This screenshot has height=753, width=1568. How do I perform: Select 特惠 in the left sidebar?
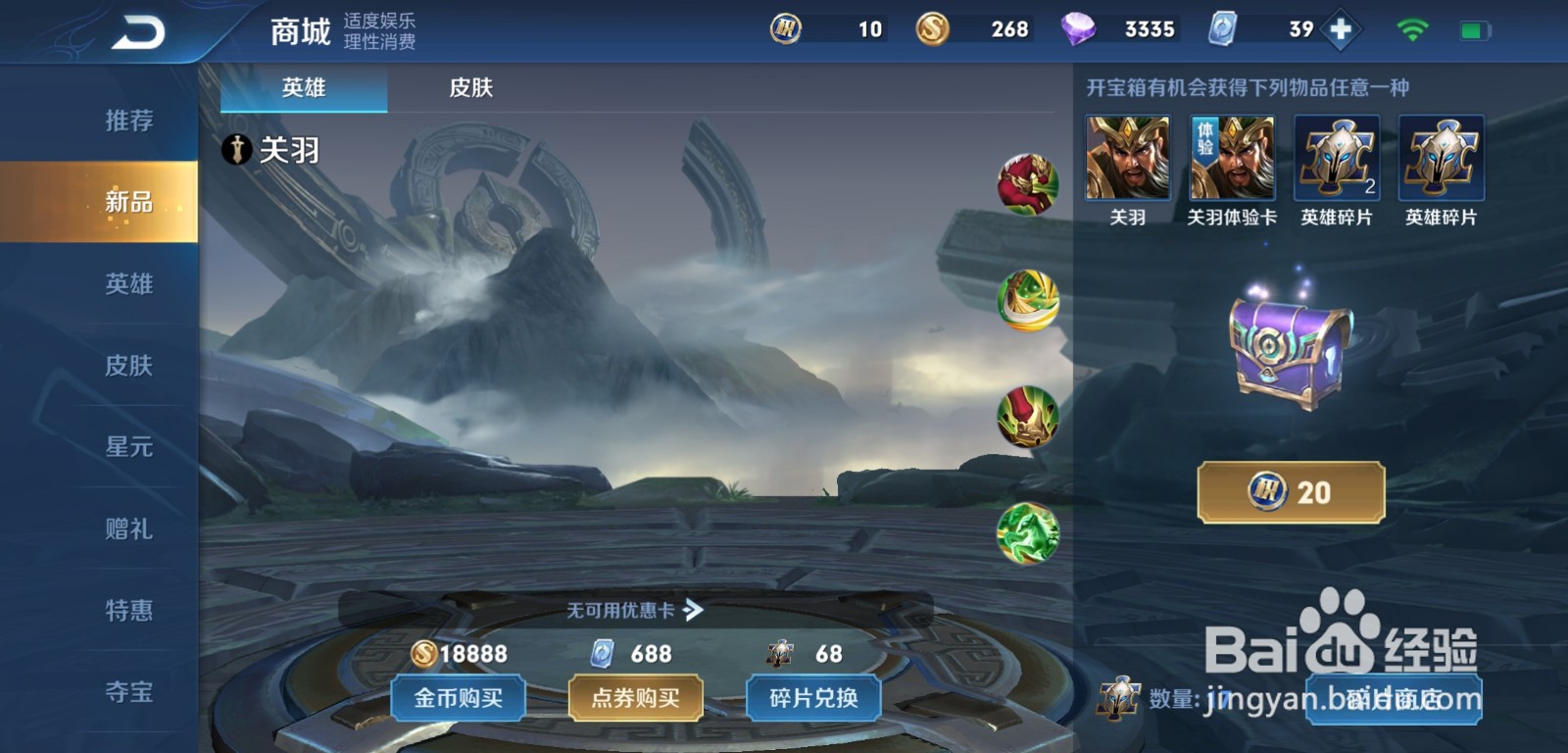(x=127, y=611)
